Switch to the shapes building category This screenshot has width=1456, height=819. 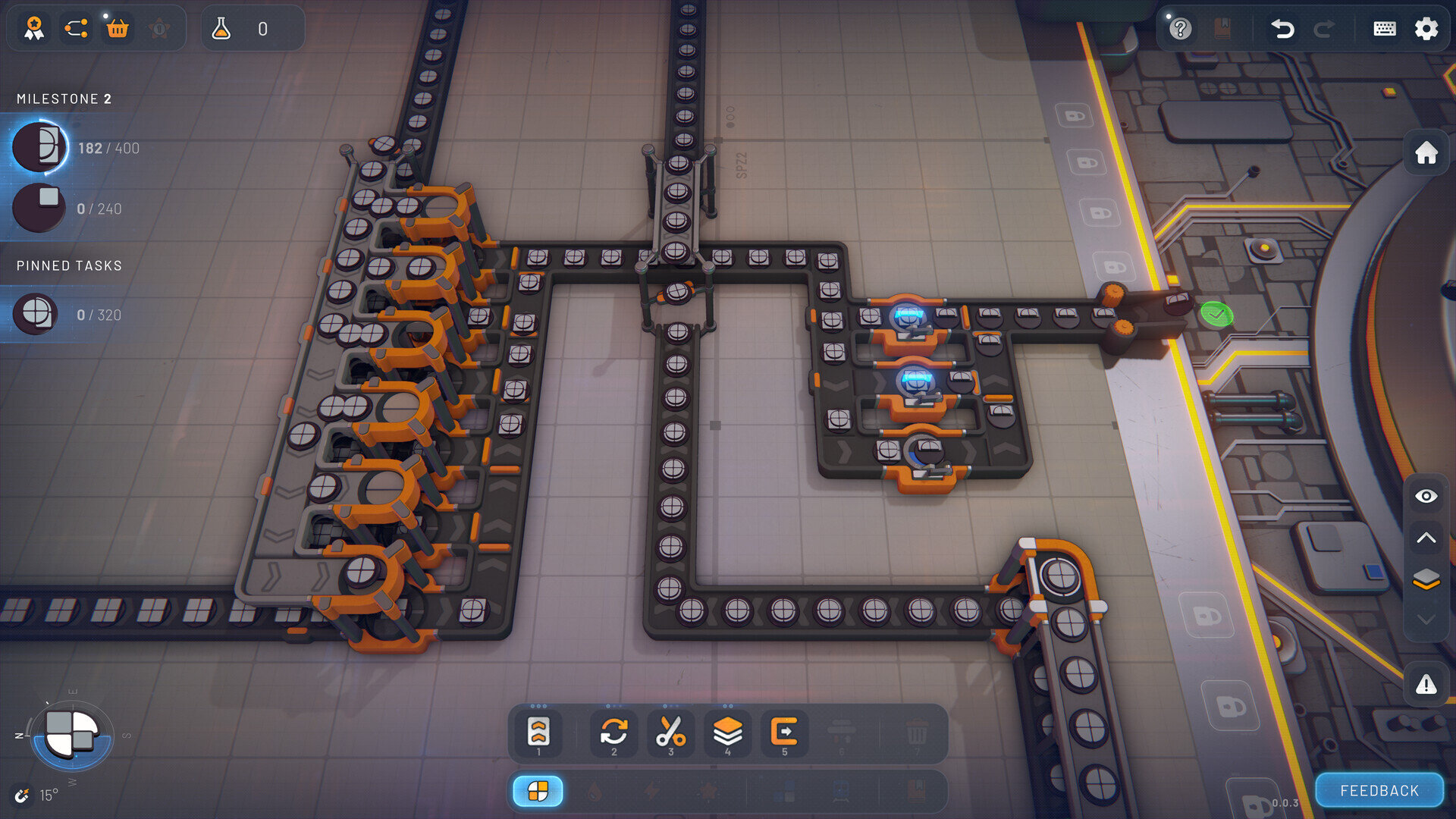[x=538, y=791]
